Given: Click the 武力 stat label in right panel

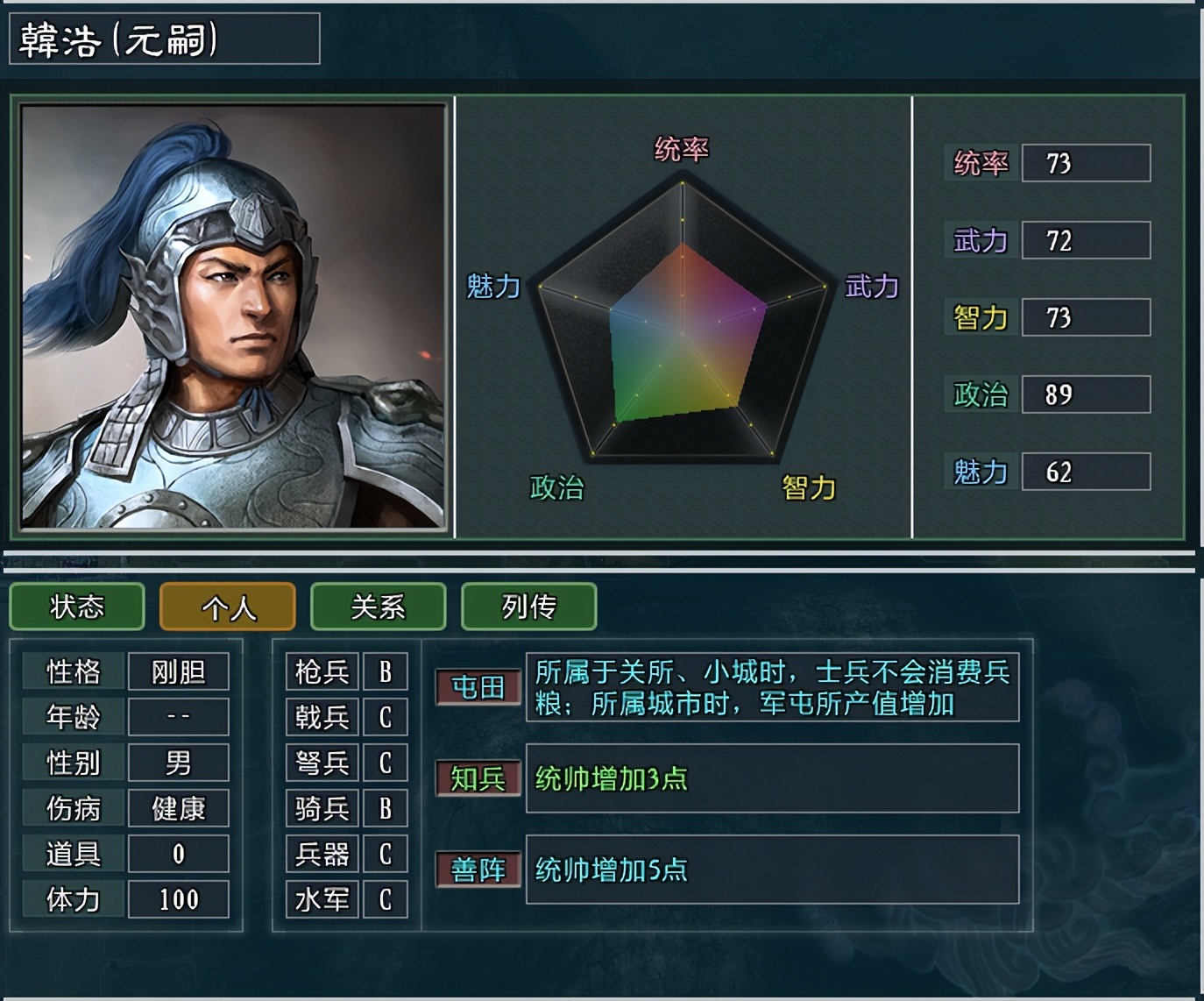Looking at the screenshot, I should (980, 239).
